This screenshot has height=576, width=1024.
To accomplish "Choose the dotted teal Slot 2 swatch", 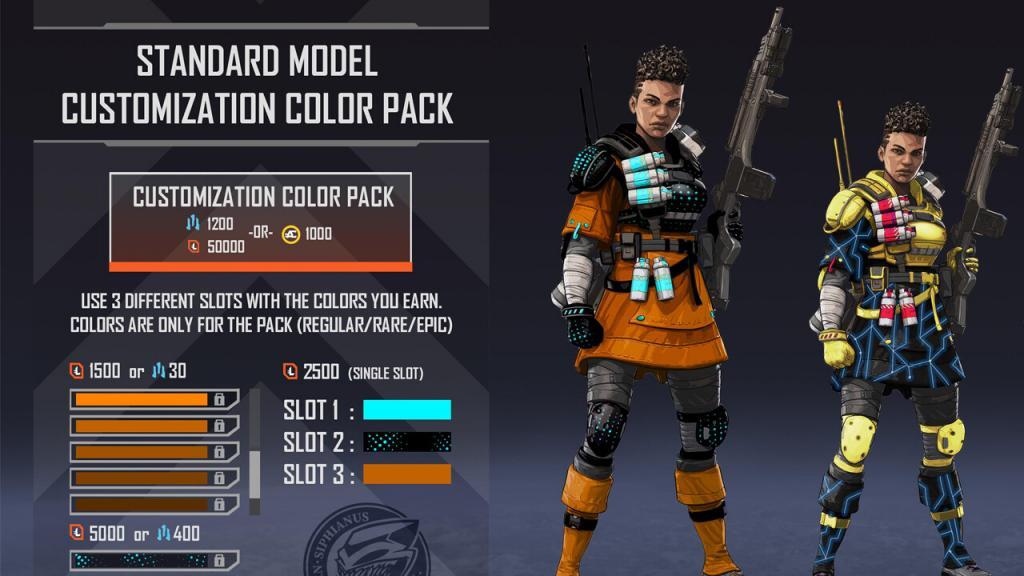I will (x=407, y=442).
